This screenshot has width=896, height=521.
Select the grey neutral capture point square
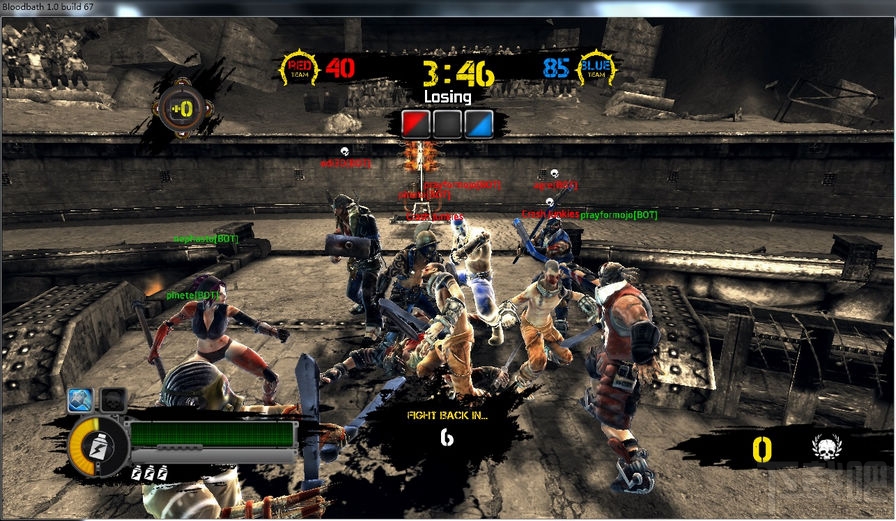pyautogui.click(x=448, y=124)
